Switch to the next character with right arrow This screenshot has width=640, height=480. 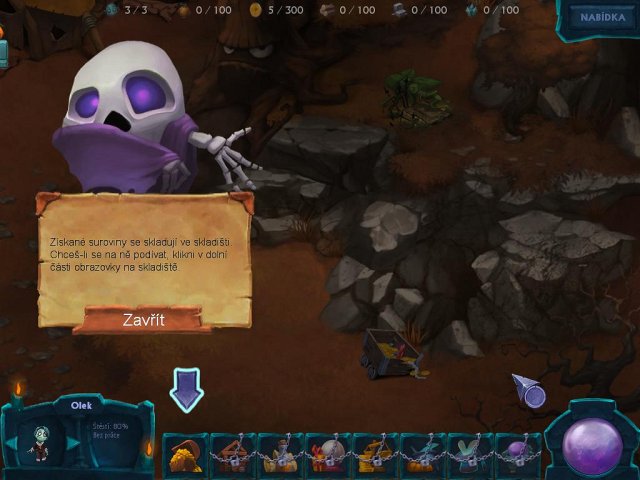click(x=72, y=443)
